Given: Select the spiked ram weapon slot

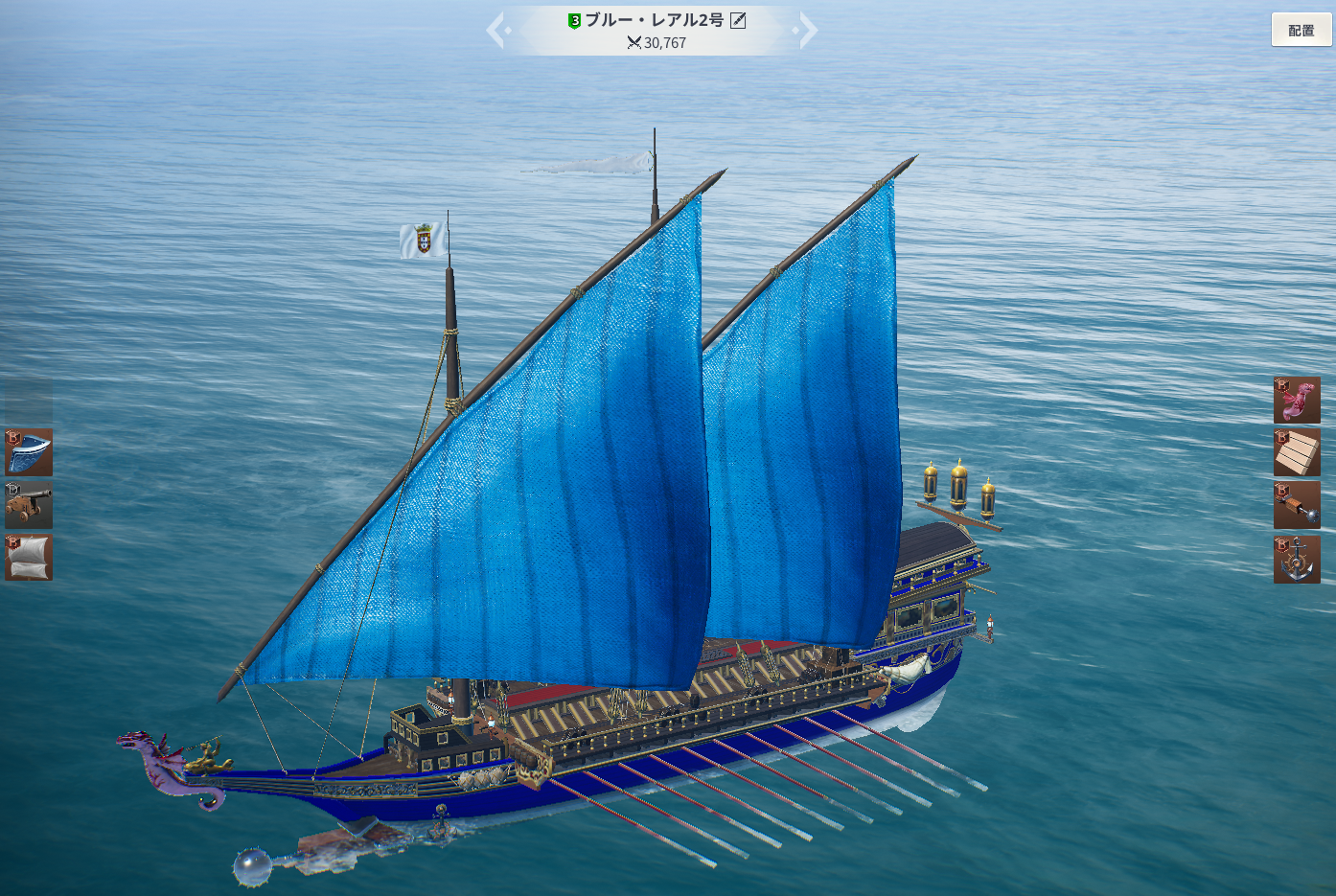Looking at the screenshot, I should pyautogui.click(x=1297, y=505).
